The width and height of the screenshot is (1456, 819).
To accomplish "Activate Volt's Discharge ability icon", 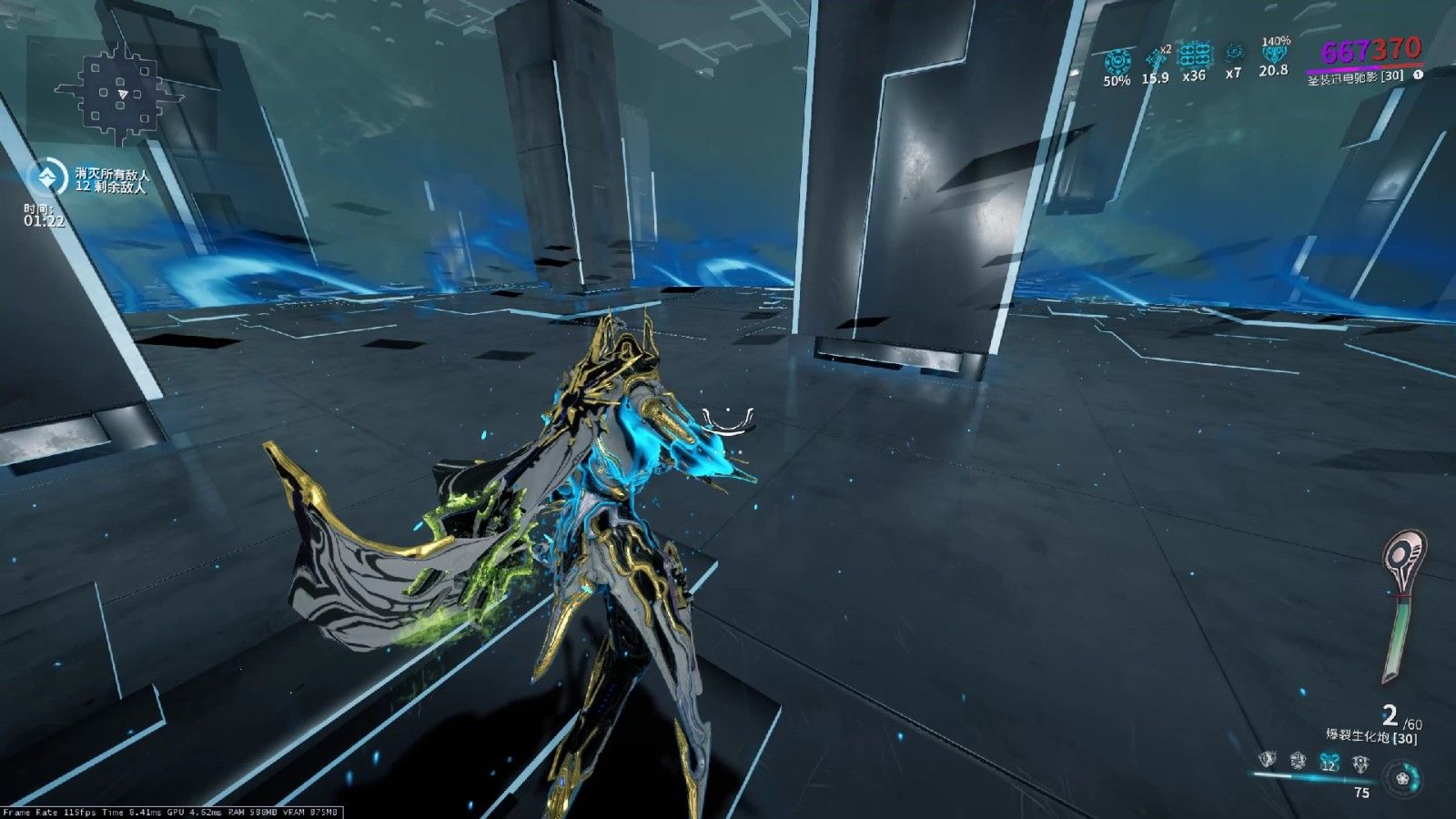I will 1360,762.
